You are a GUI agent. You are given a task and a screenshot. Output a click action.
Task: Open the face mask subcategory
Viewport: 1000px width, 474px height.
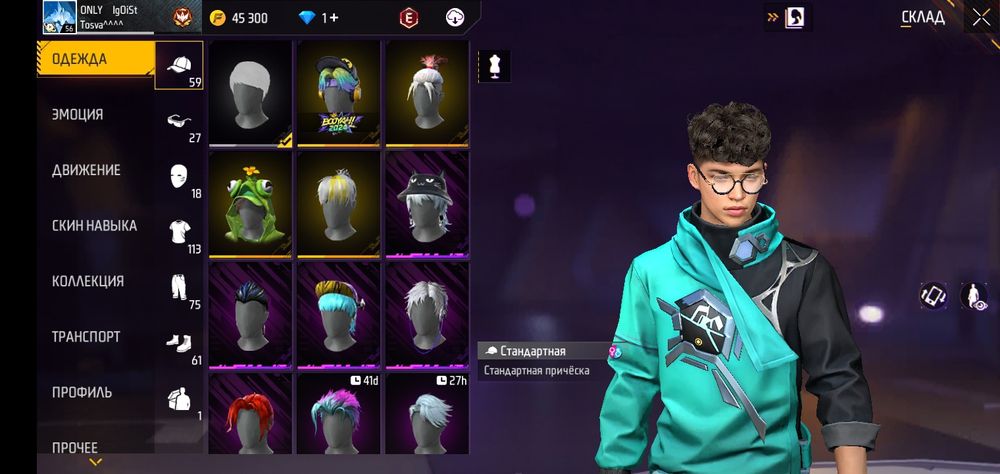click(x=180, y=178)
